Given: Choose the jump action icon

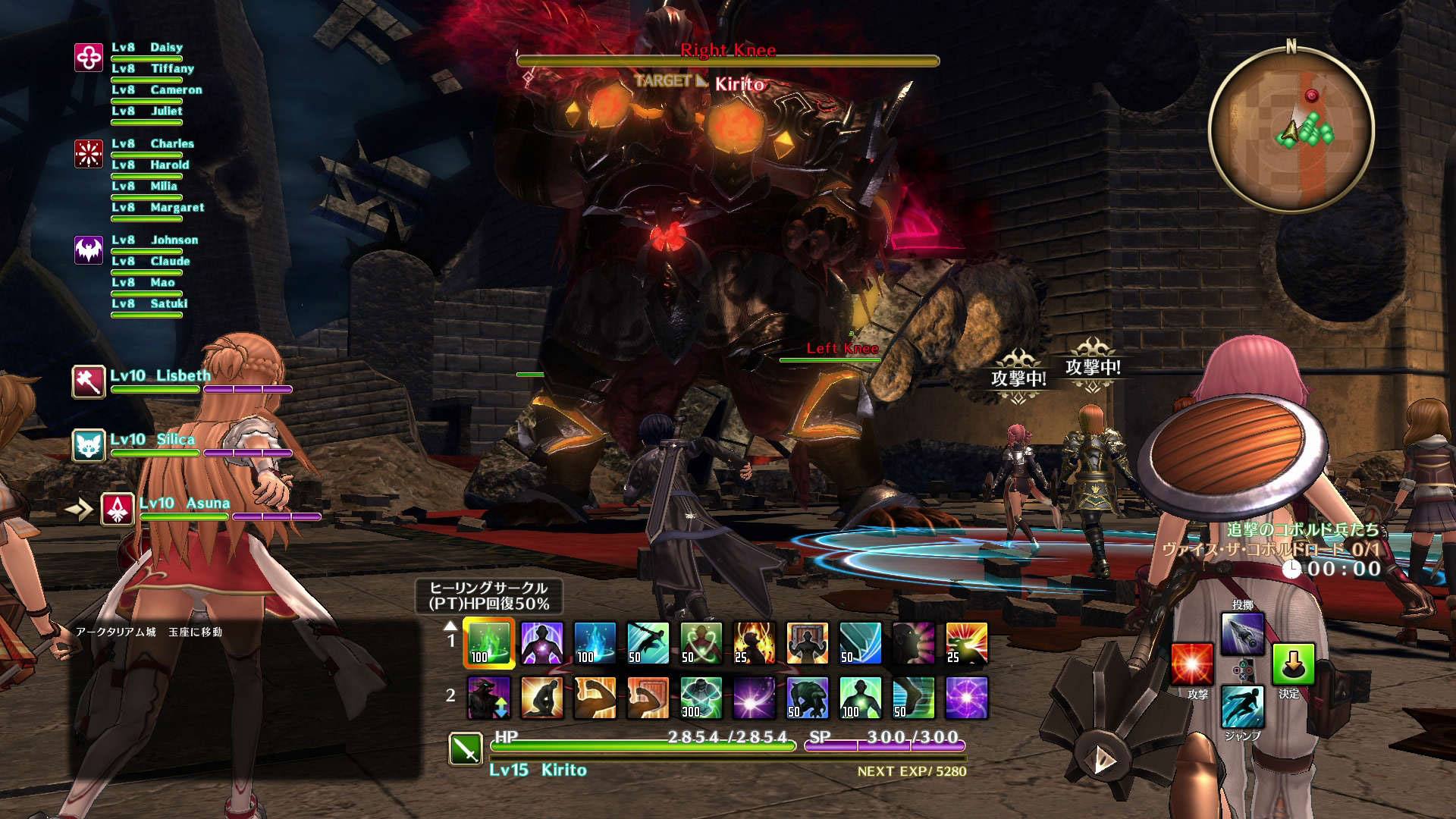Looking at the screenshot, I should coord(1242,707).
